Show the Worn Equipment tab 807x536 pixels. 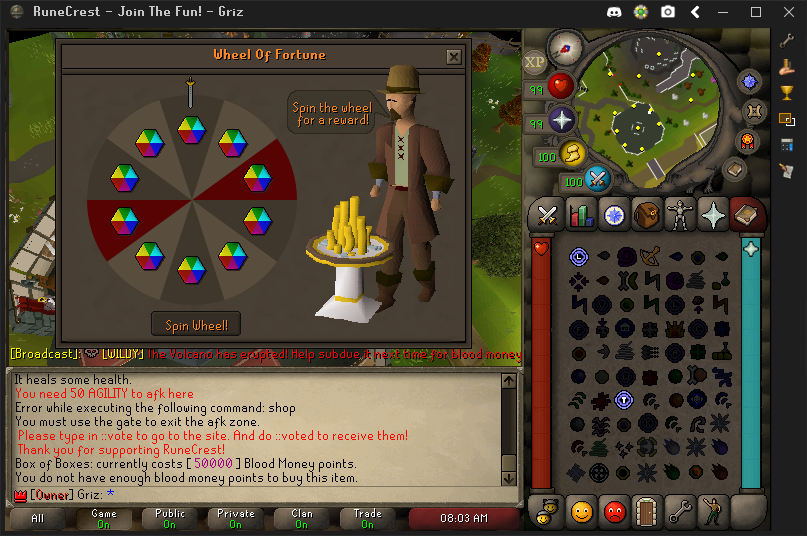[x=679, y=214]
